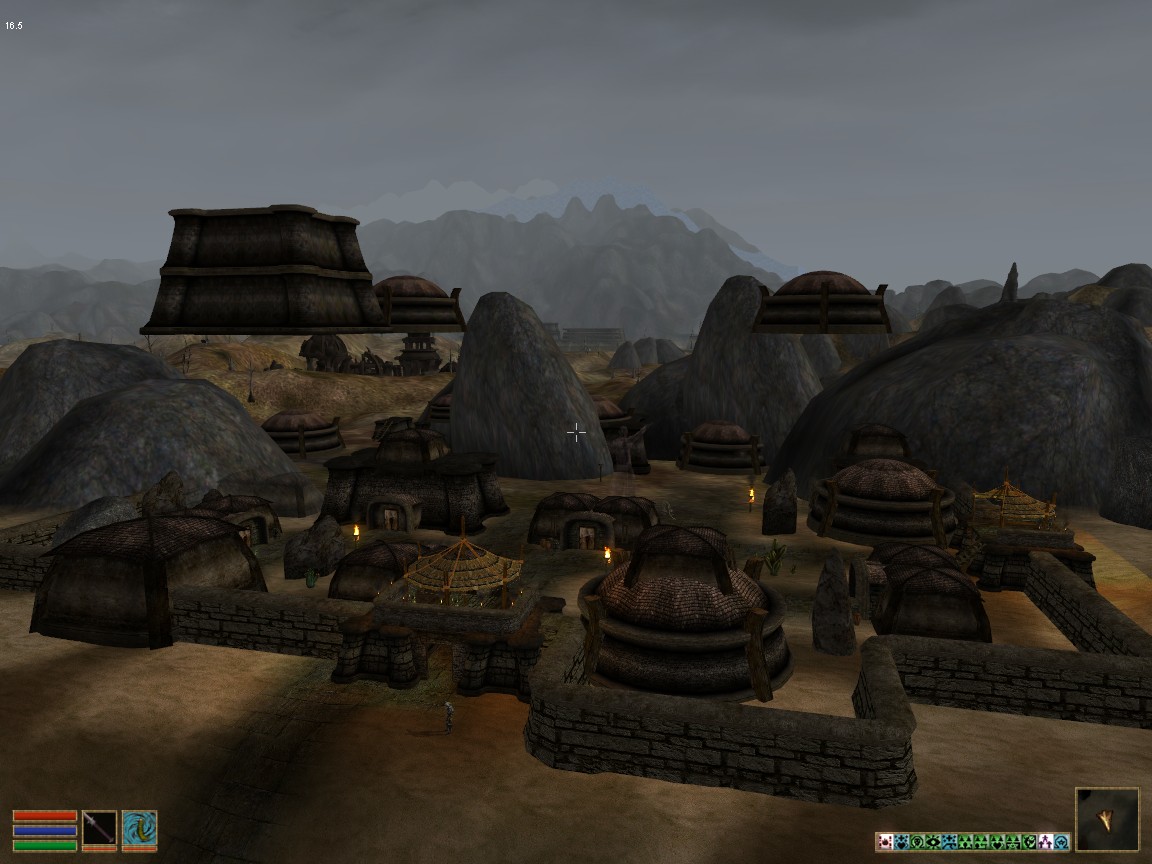Select the equipped spear weapon icon

pyautogui.click(x=99, y=829)
